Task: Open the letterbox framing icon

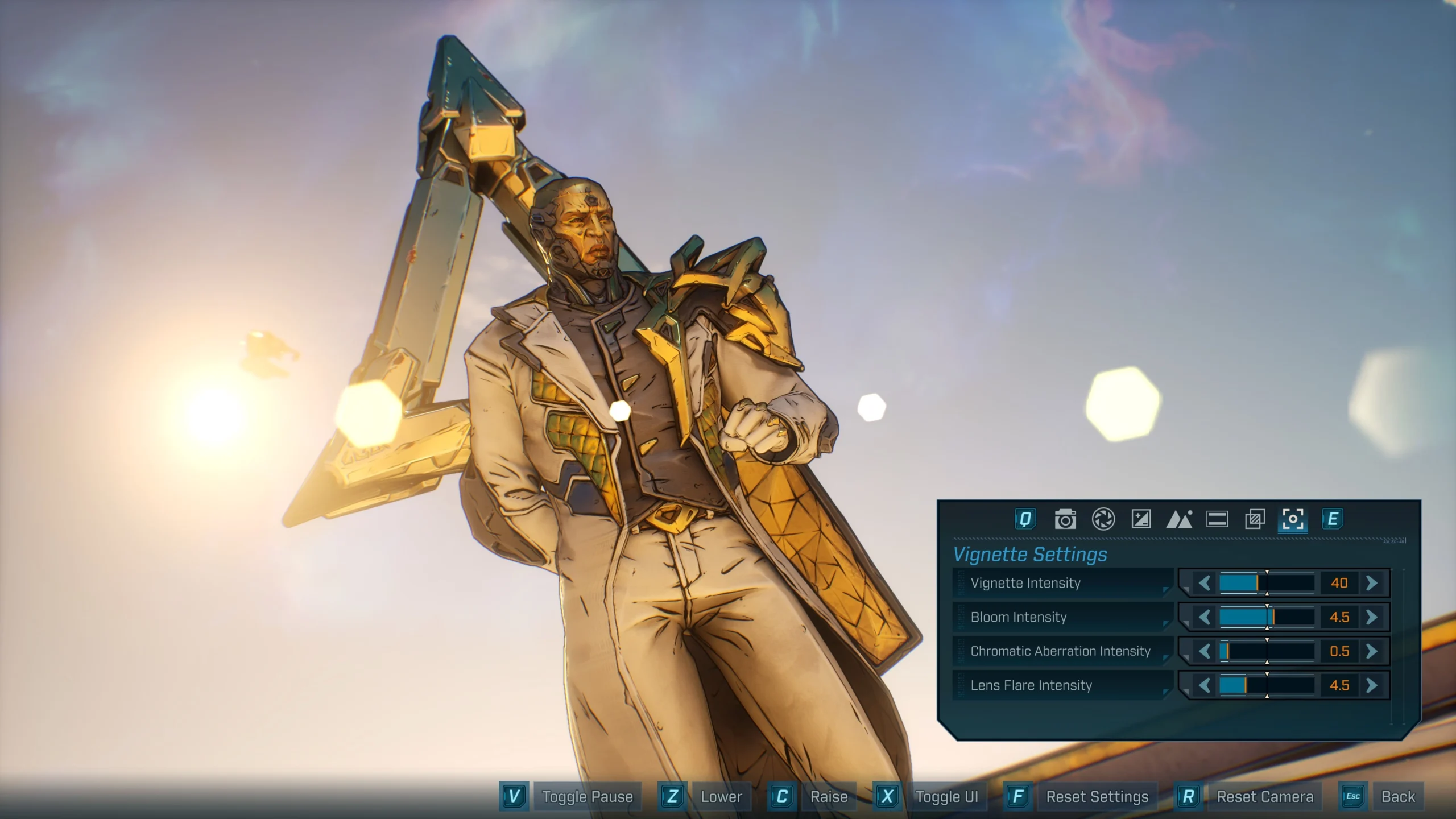Action: (x=1218, y=519)
